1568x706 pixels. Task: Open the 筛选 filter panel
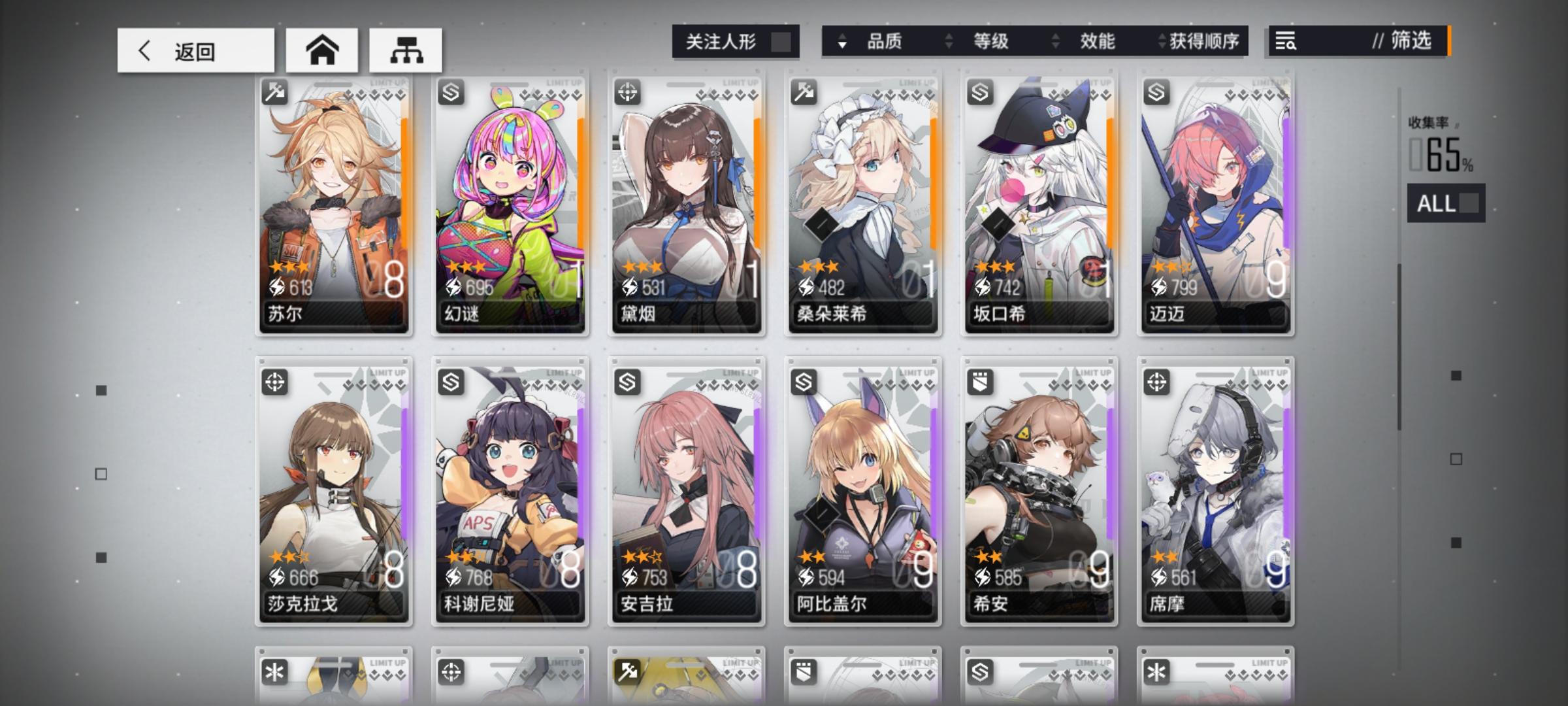[1408, 42]
